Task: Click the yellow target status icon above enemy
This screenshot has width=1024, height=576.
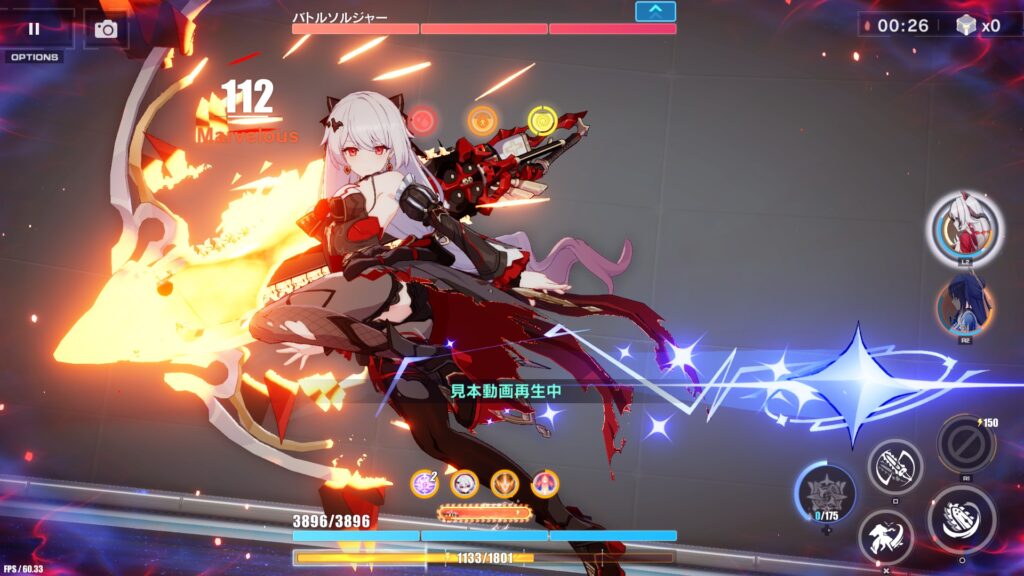Action: click(x=541, y=120)
